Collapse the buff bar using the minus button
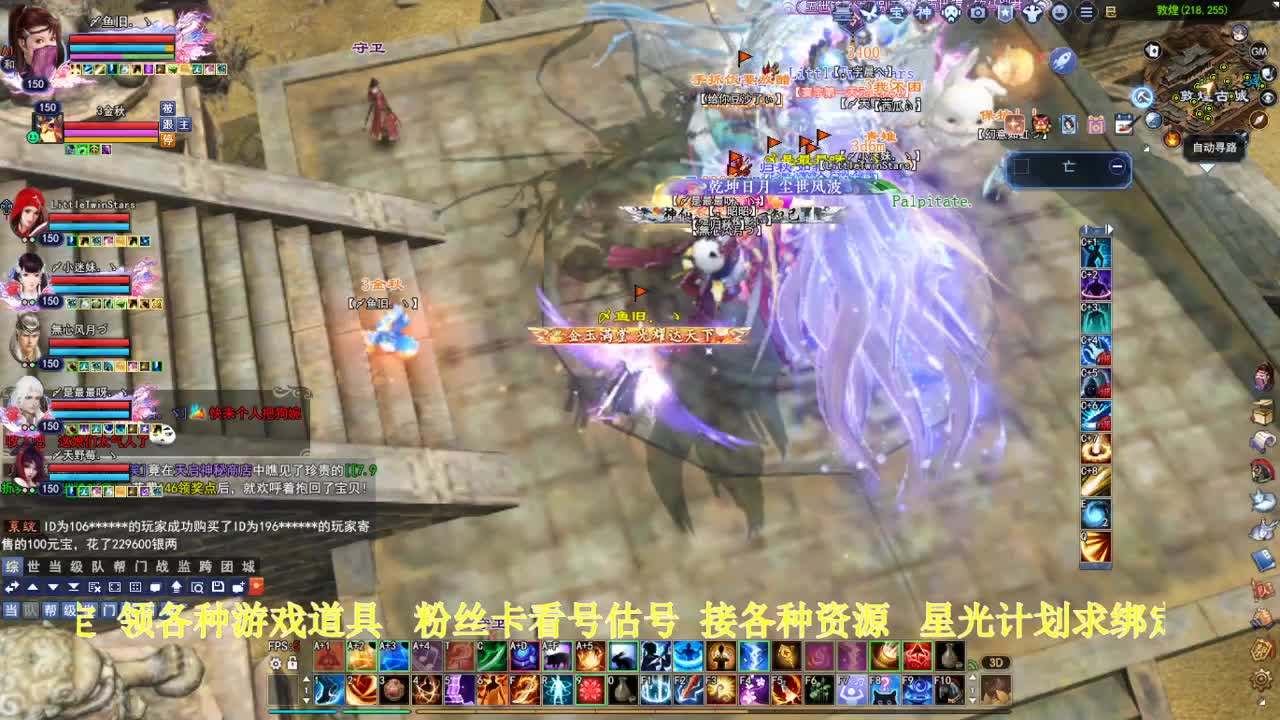This screenshot has width=1280, height=720. 1116,167
